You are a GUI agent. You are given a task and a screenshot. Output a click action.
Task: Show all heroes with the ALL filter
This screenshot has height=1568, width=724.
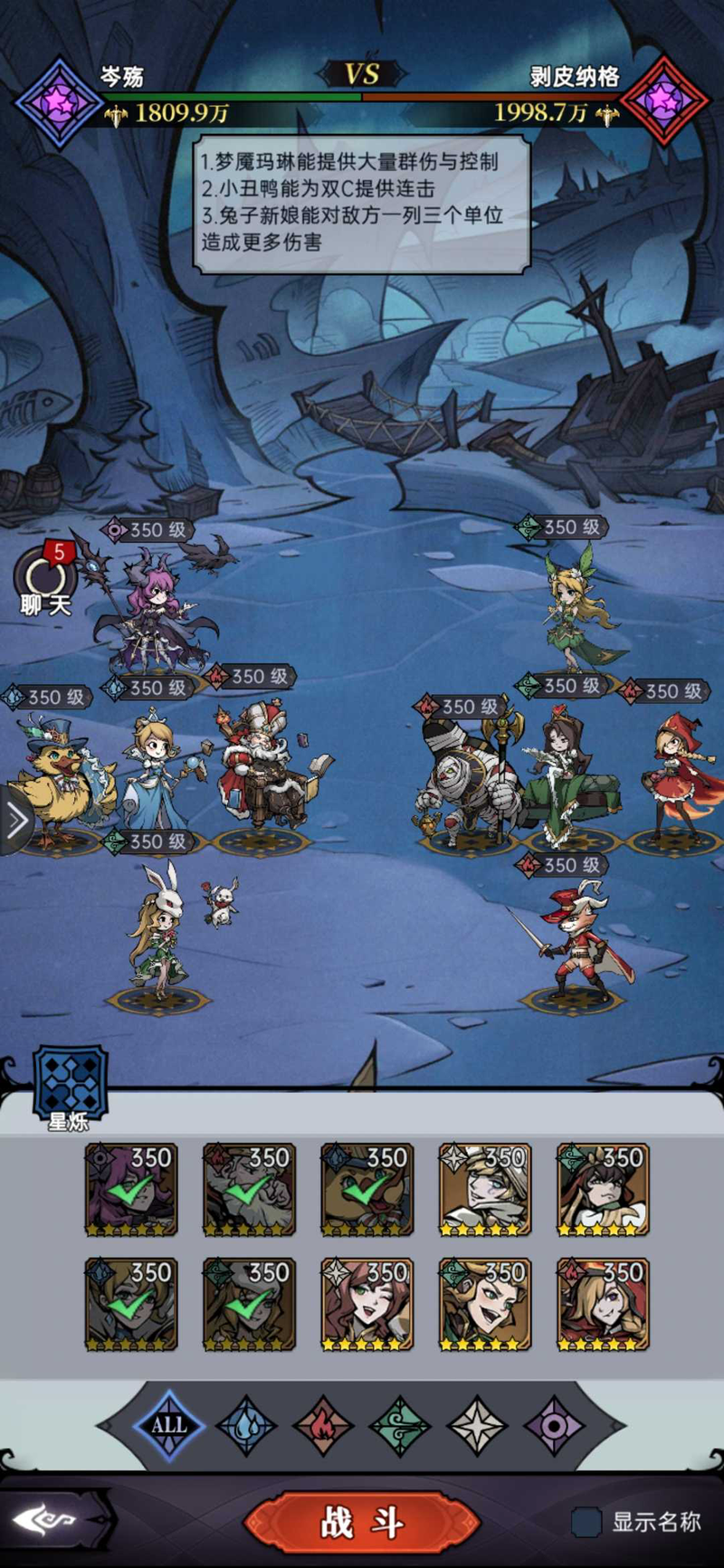[x=168, y=1426]
